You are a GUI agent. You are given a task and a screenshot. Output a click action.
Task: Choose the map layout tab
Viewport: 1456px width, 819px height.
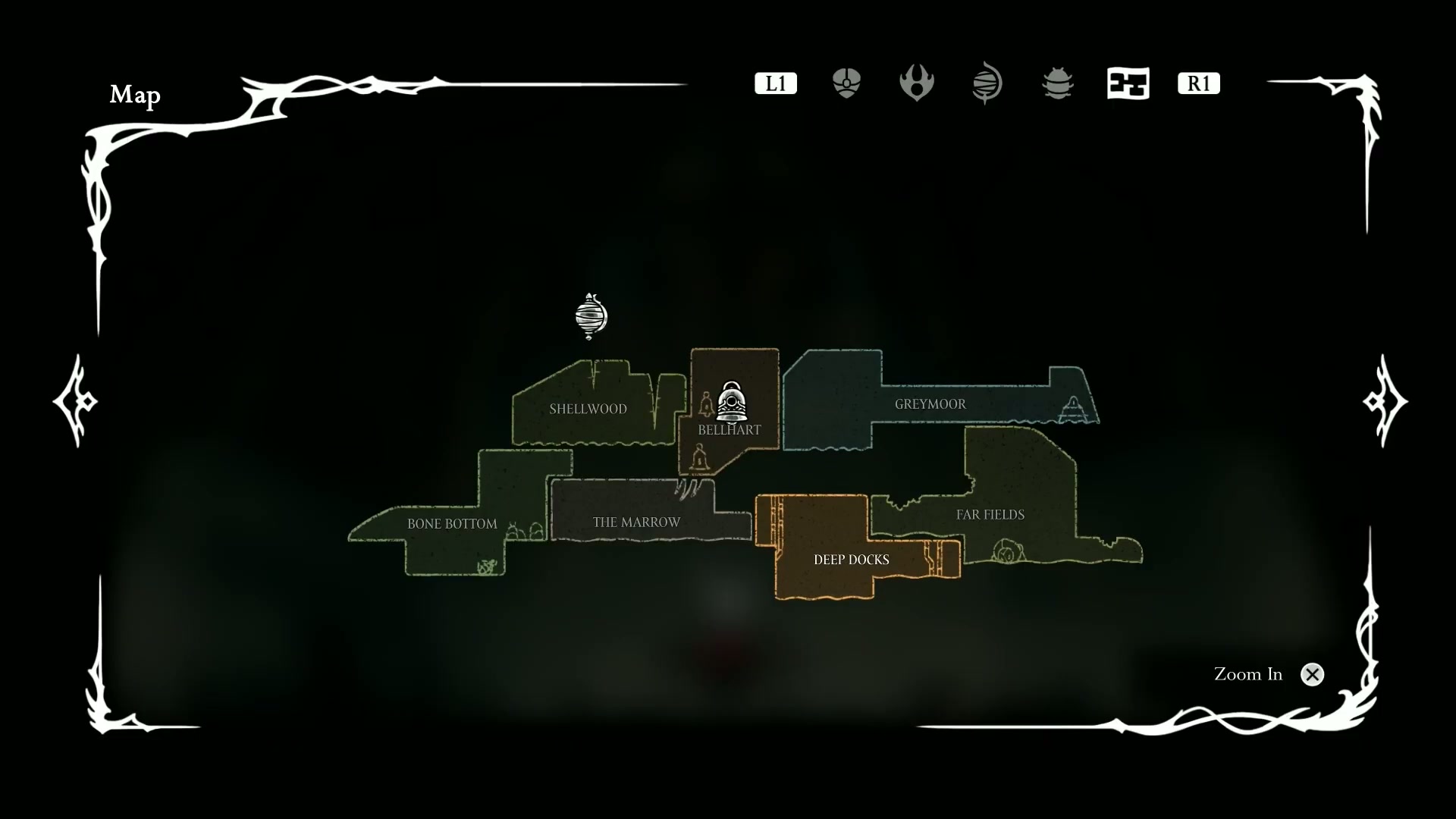(x=1128, y=83)
